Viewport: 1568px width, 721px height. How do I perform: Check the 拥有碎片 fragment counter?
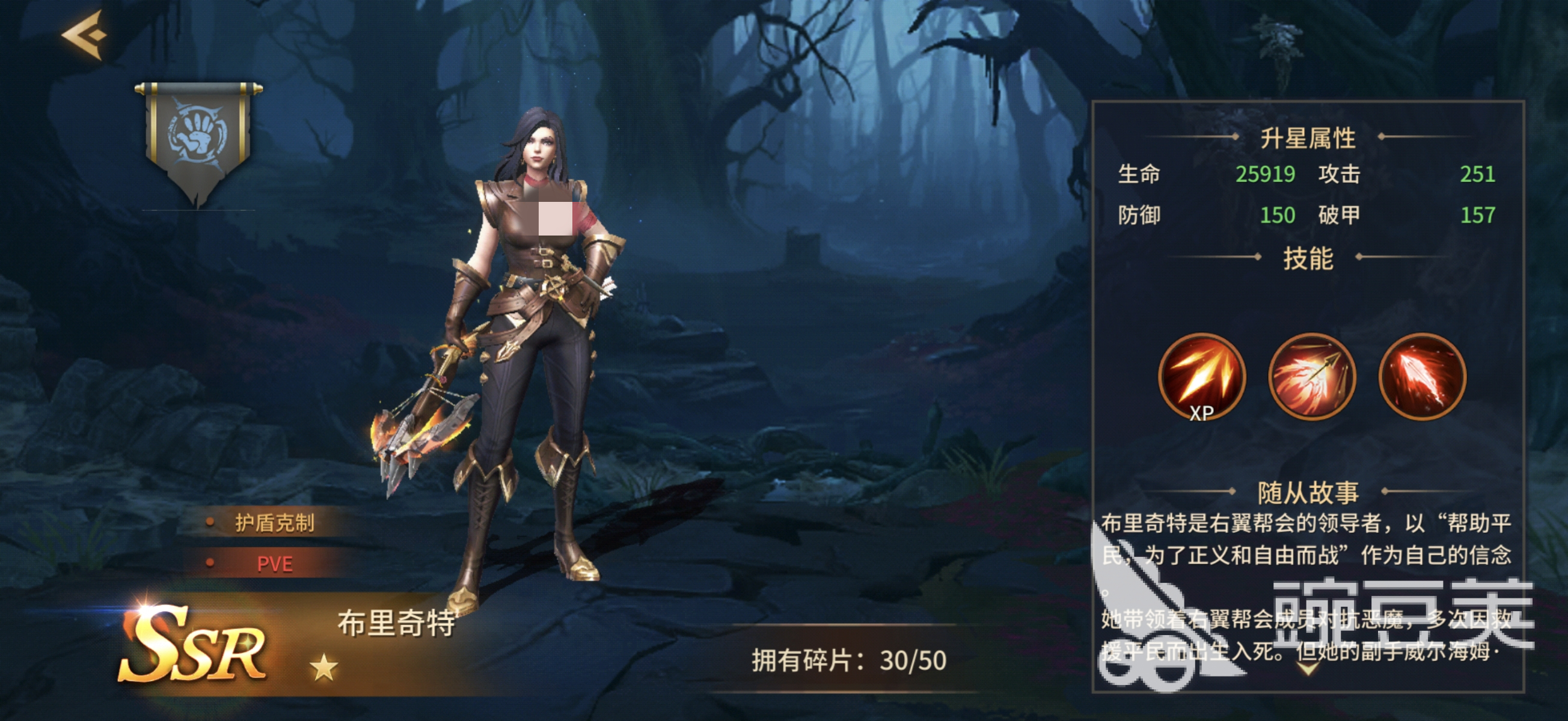click(x=848, y=661)
